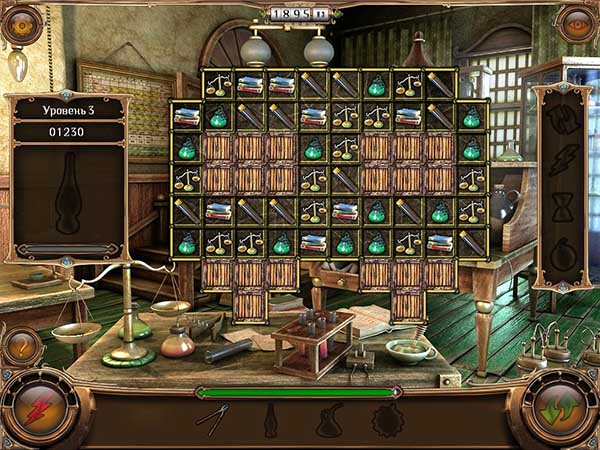Click the round brass button above the power-up panel

[x=577, y=24]
